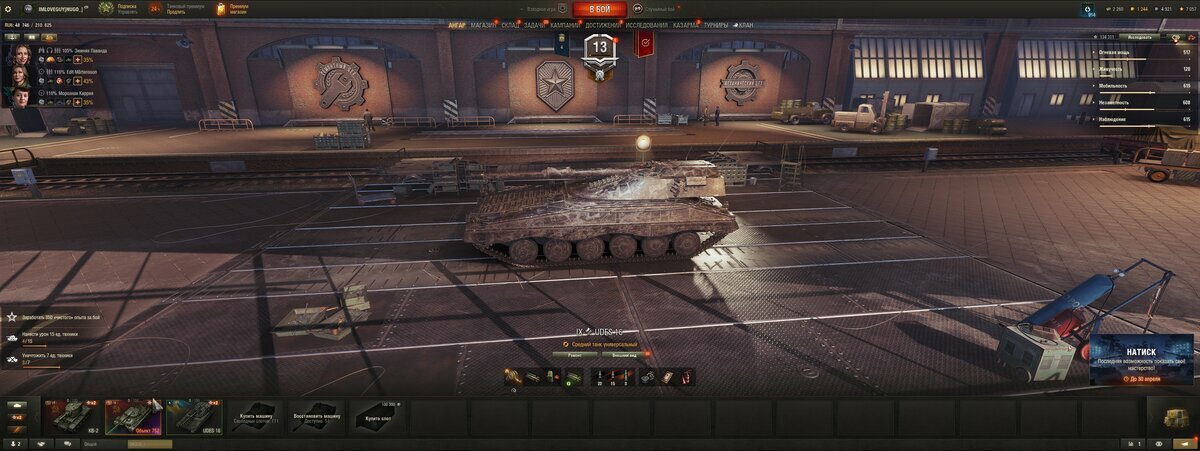Open the Кампании tab
Viewport: 1200px width, 451px height.
coord(565,25)
